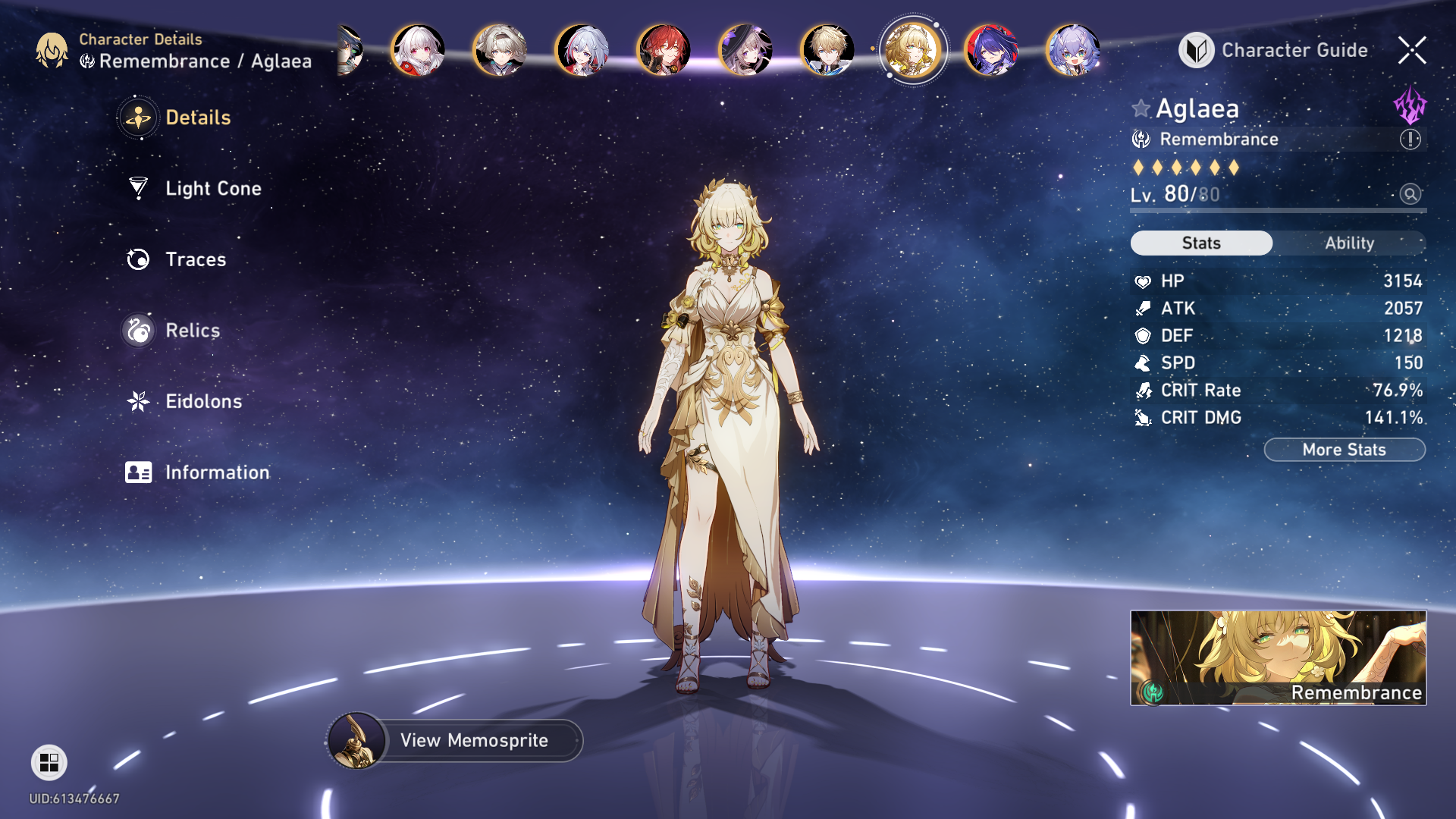Open the four-square grid menu icon
The width and height of the screenshot is (1456, 819).
pos(49,762)
